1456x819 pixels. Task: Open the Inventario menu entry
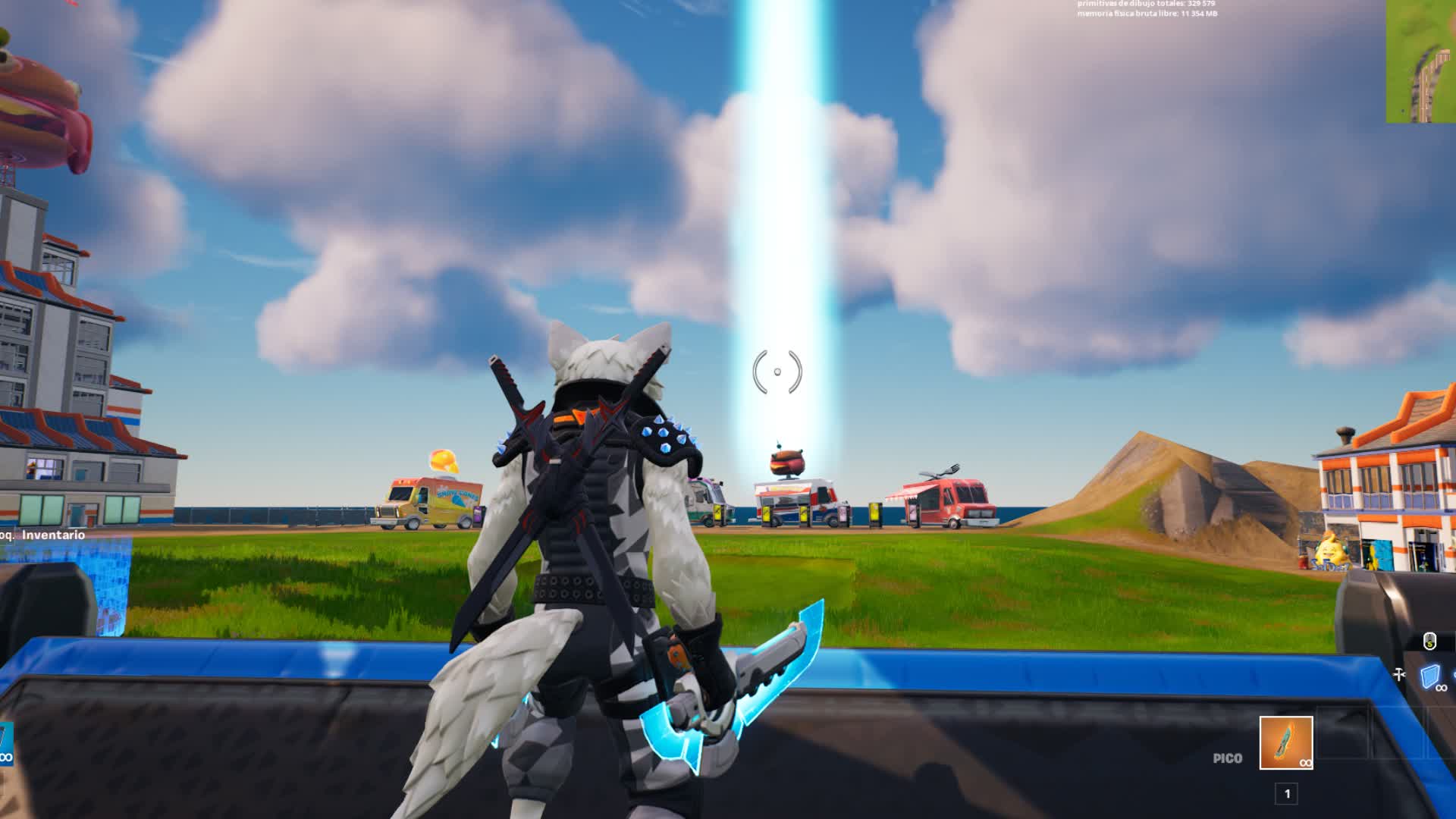55,534
